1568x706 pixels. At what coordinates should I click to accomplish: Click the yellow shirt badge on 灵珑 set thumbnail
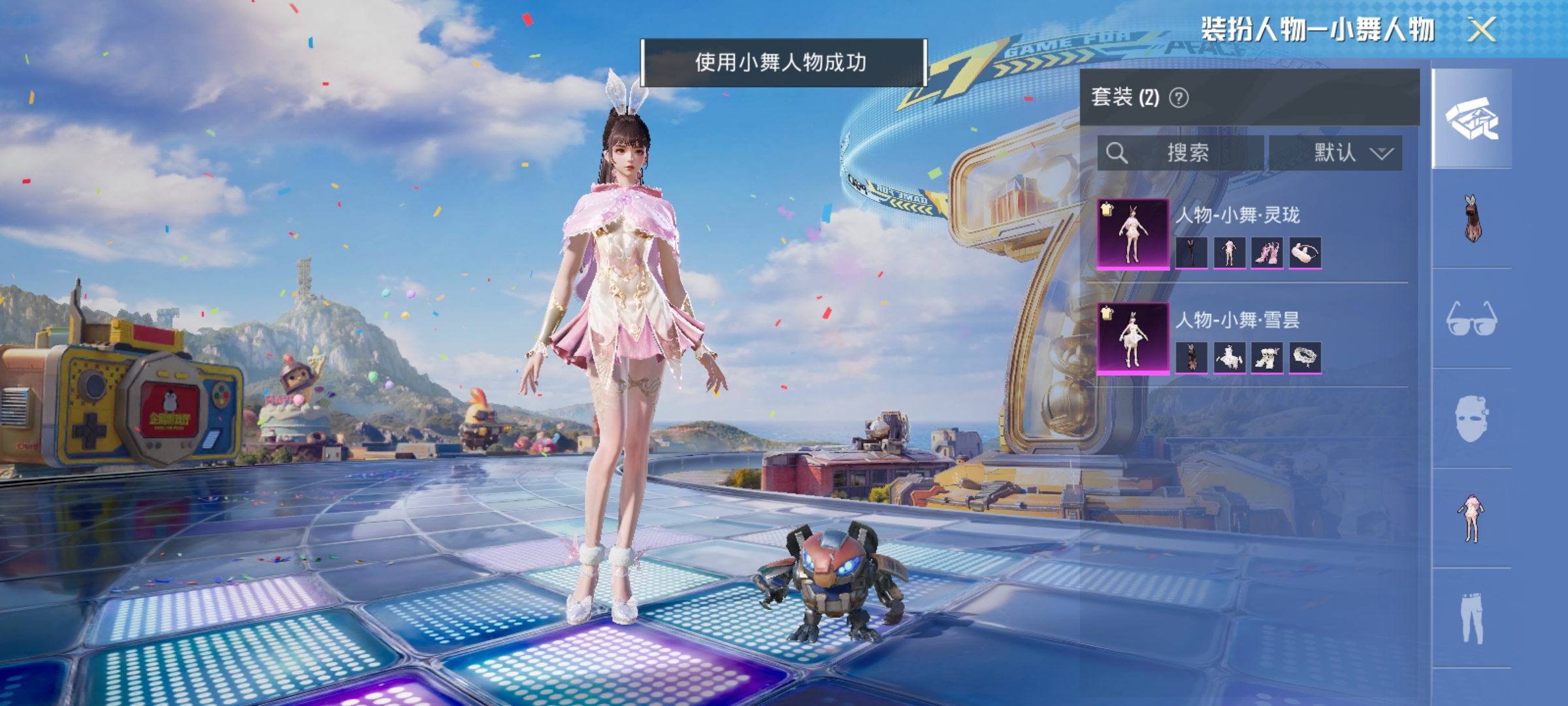(x=1106, y=209)
